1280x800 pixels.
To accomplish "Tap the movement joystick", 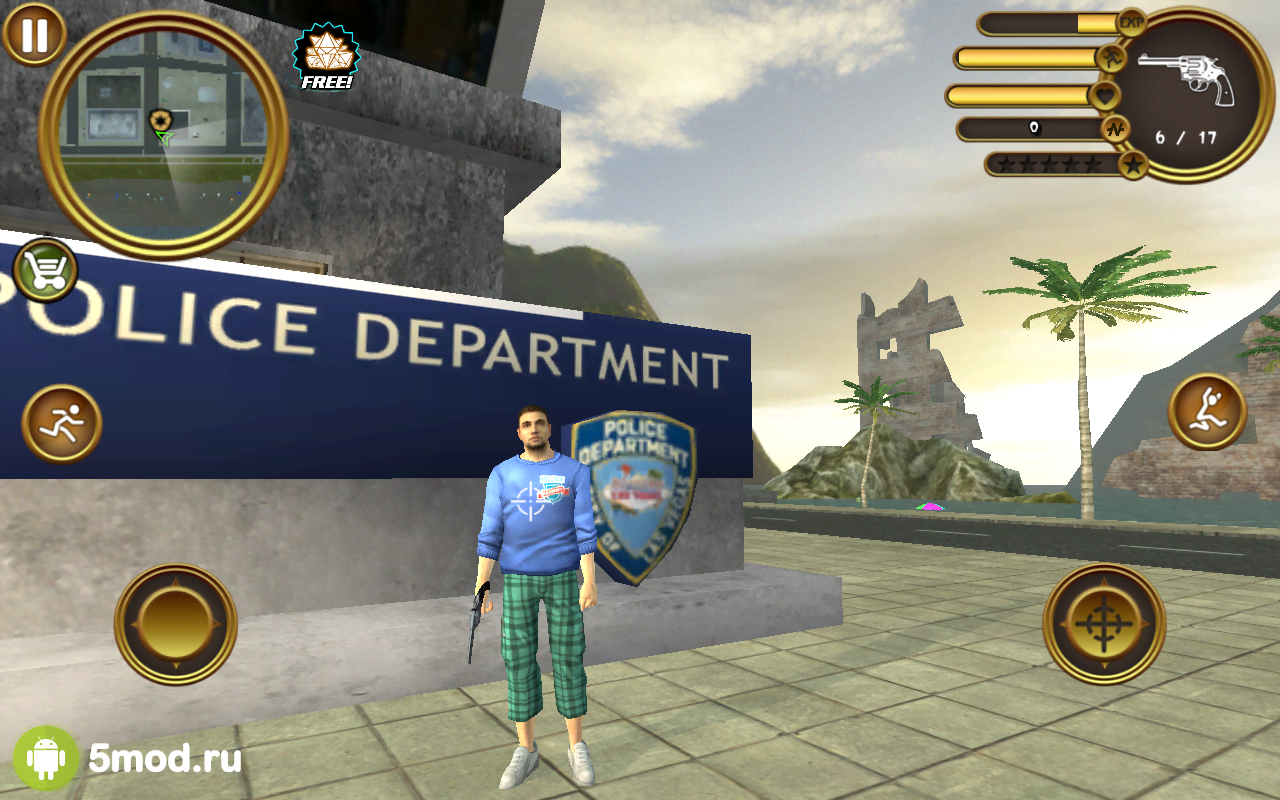I will pos(176,624).
